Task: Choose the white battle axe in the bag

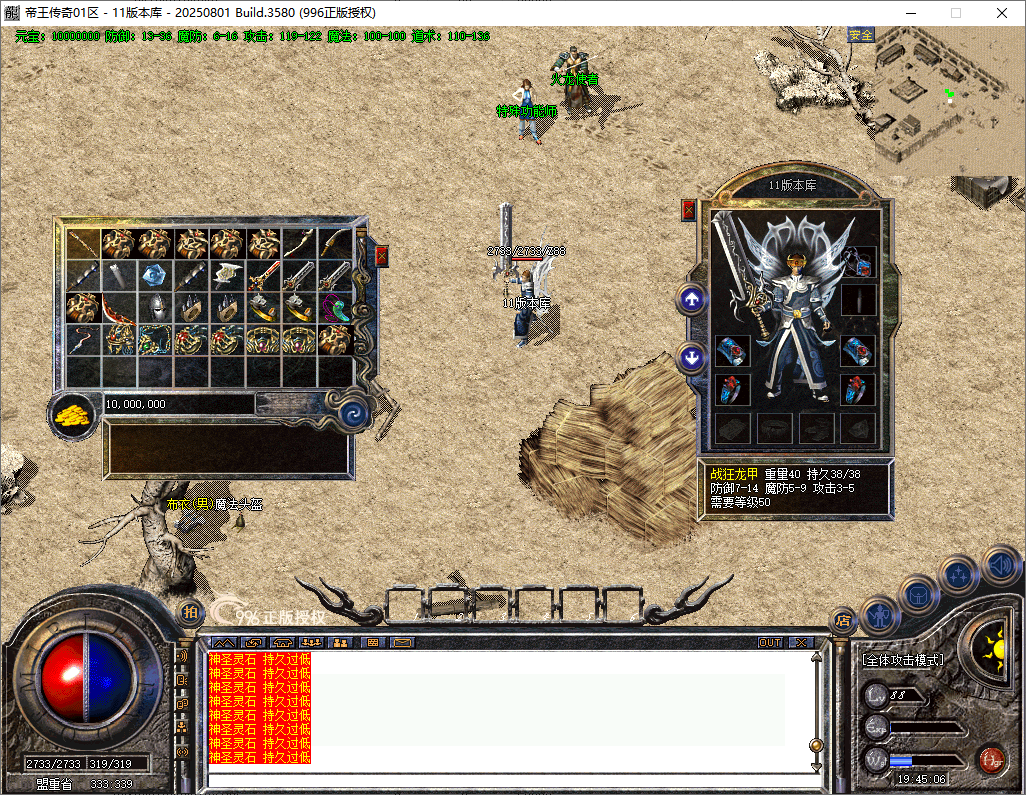Action: (228, 275)
